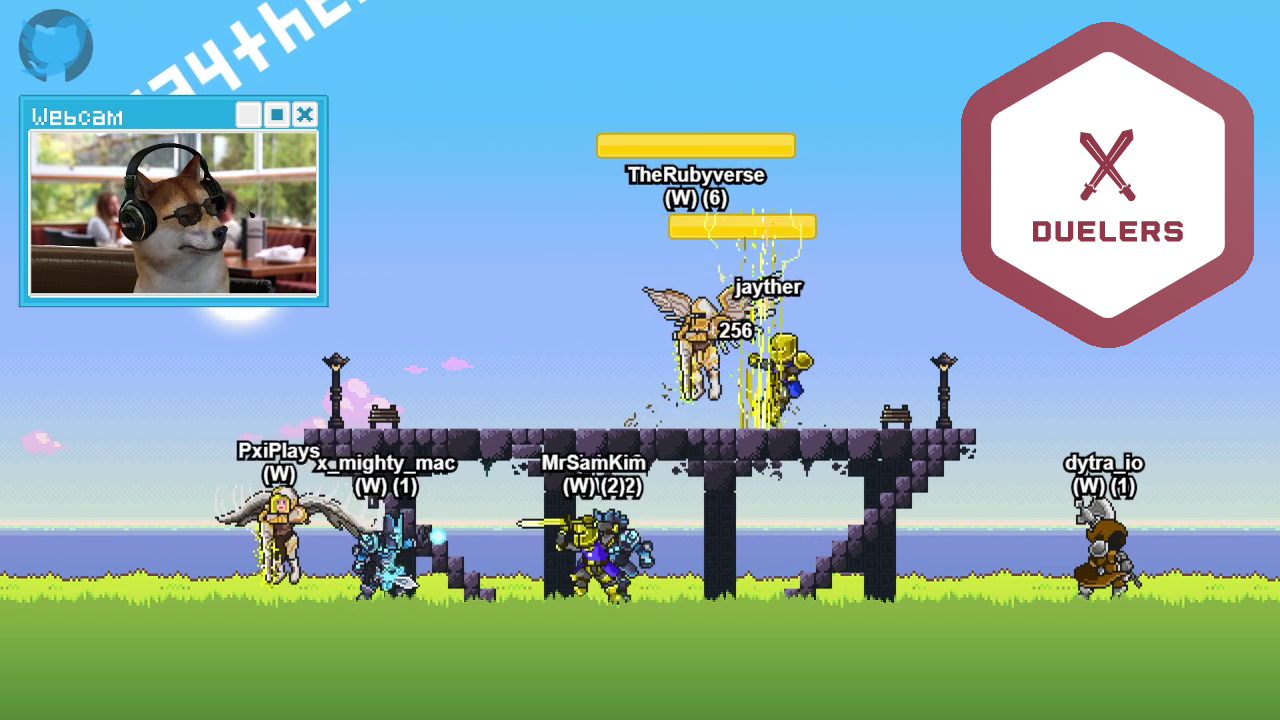
Task: Maximize the Webcam window with the square button
Action: (x=277, y=115)
